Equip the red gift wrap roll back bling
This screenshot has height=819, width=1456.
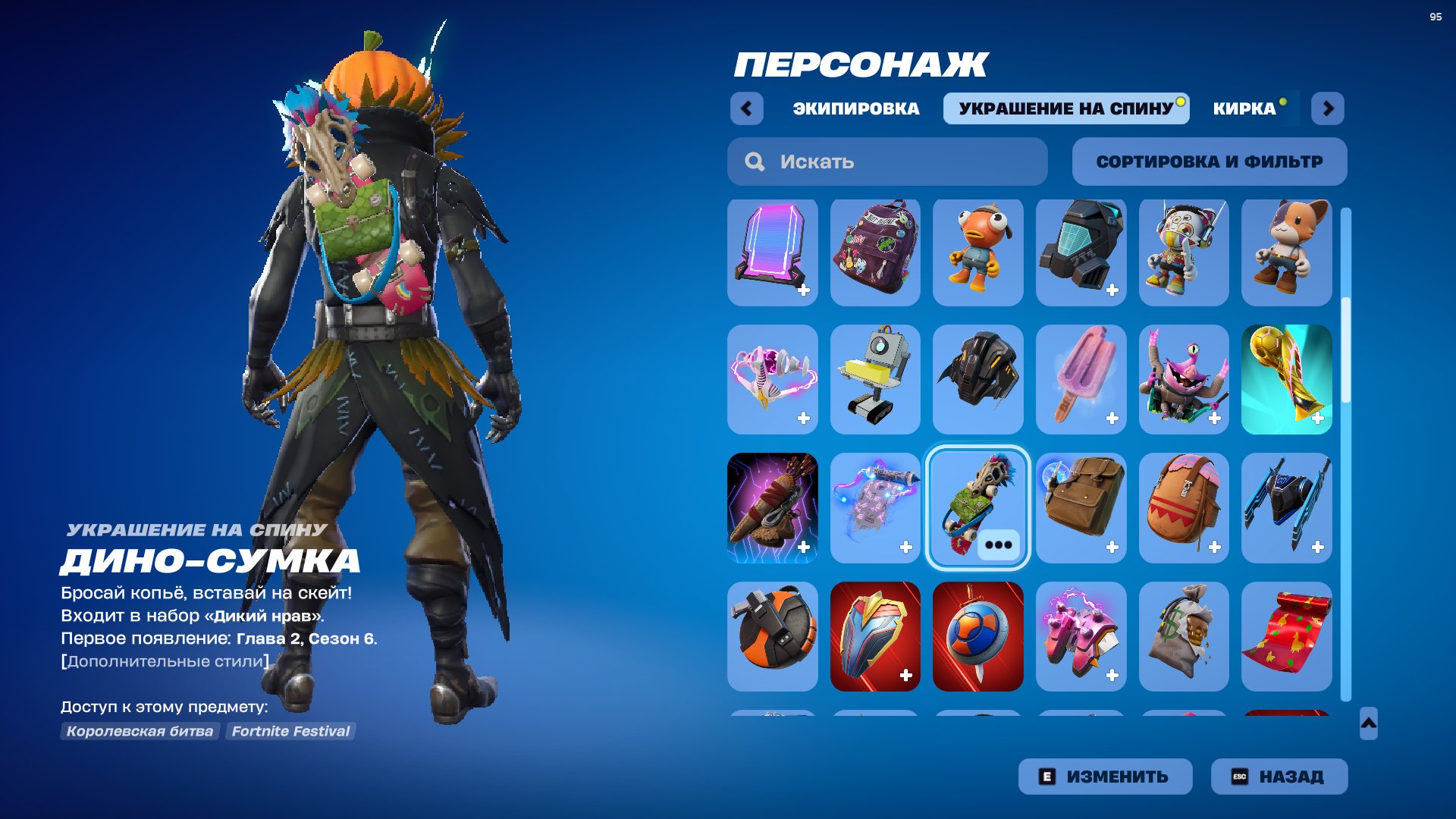1287,637
